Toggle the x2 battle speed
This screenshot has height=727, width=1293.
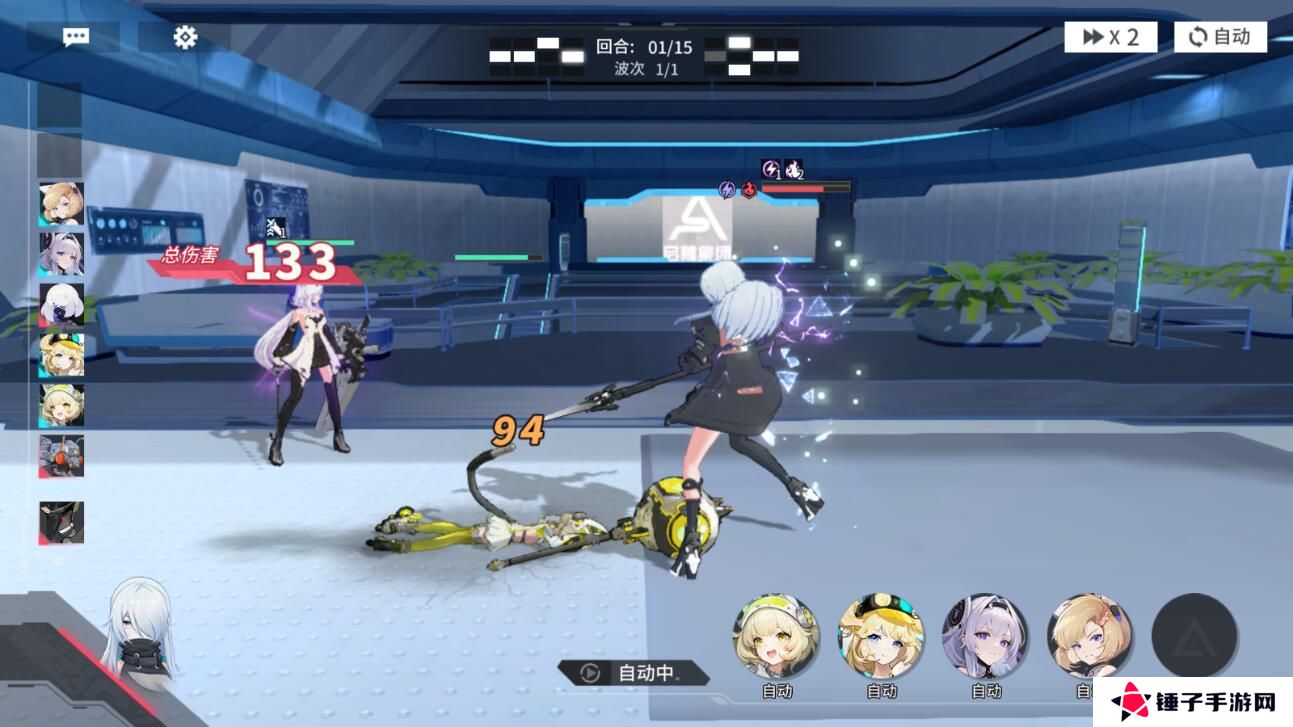point(1109,36)
